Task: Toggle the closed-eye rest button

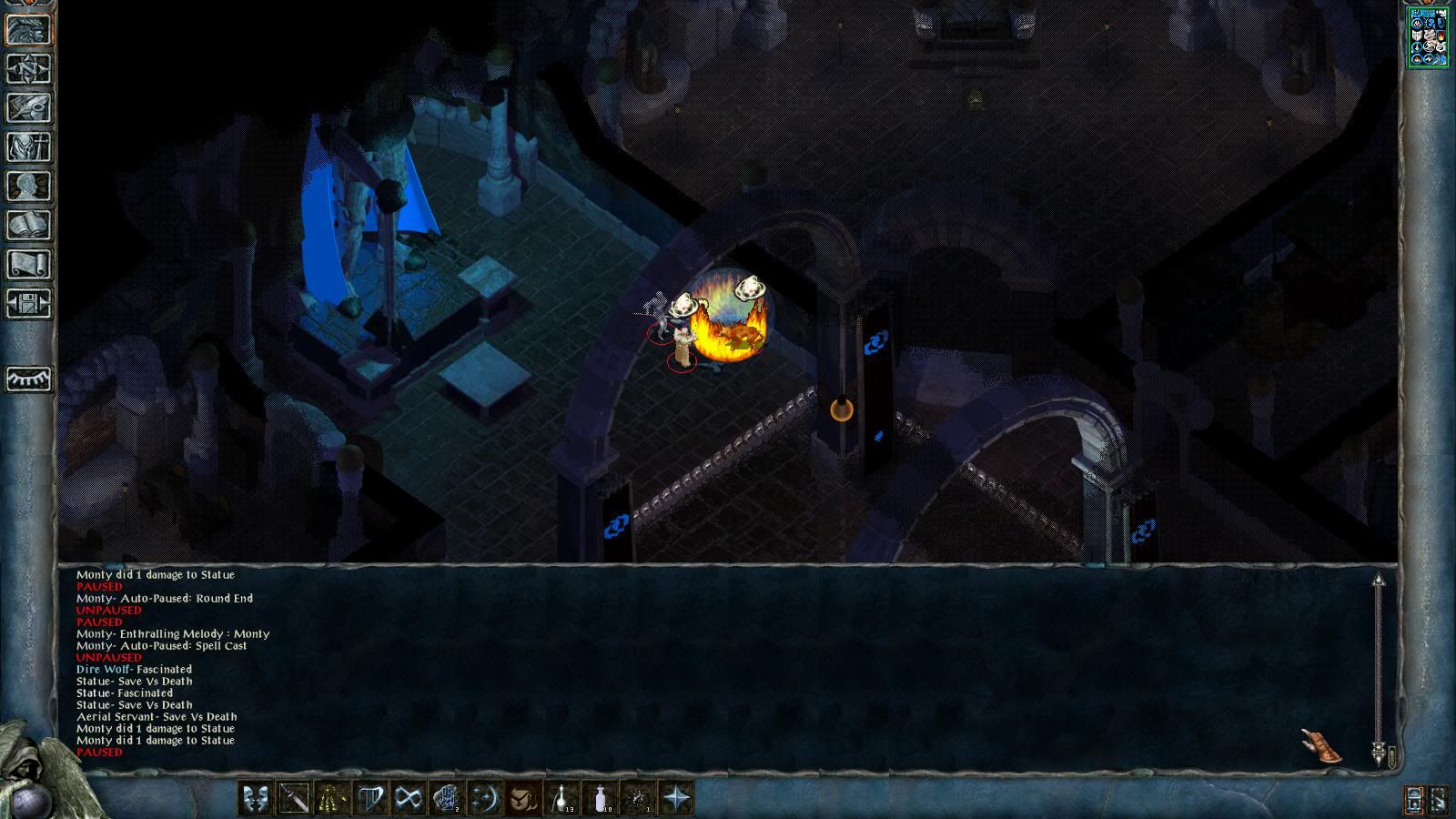Action: [28, 378]
